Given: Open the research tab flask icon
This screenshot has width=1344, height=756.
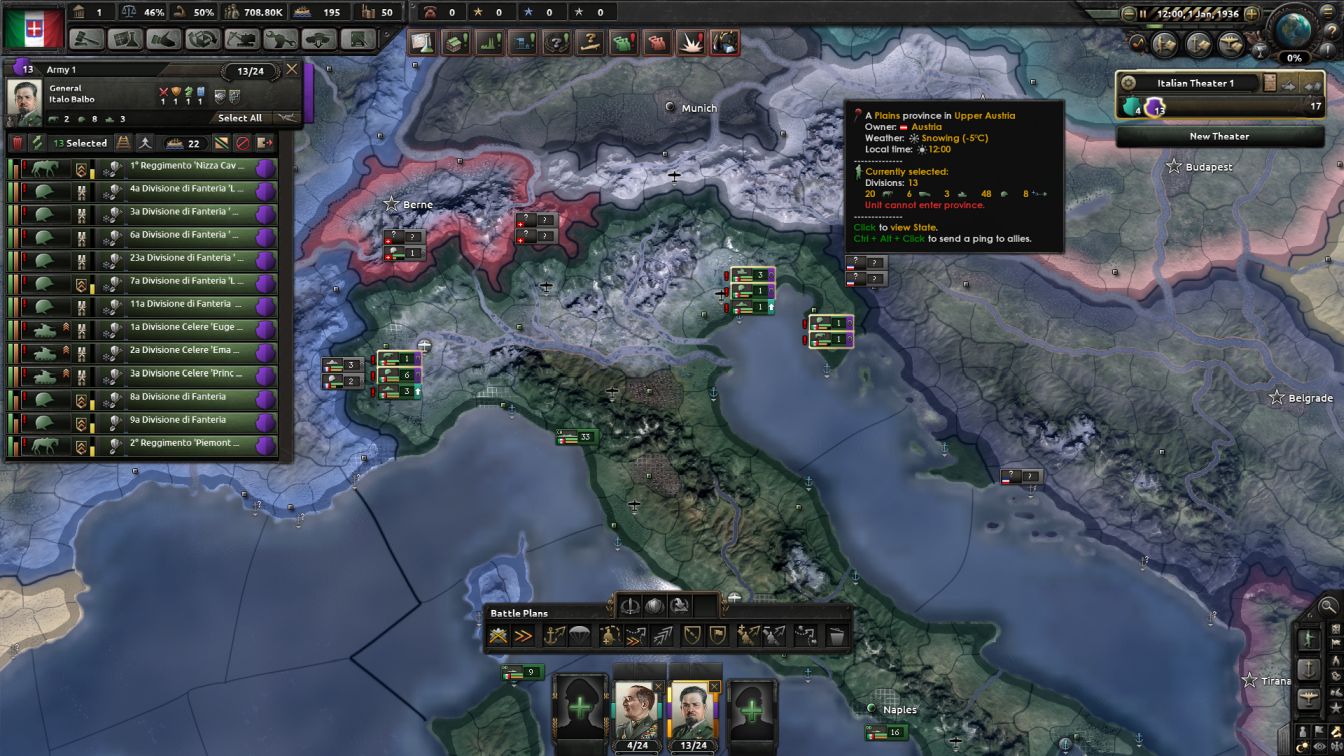Looking at the screenshot, I should [x=126, y=41].
